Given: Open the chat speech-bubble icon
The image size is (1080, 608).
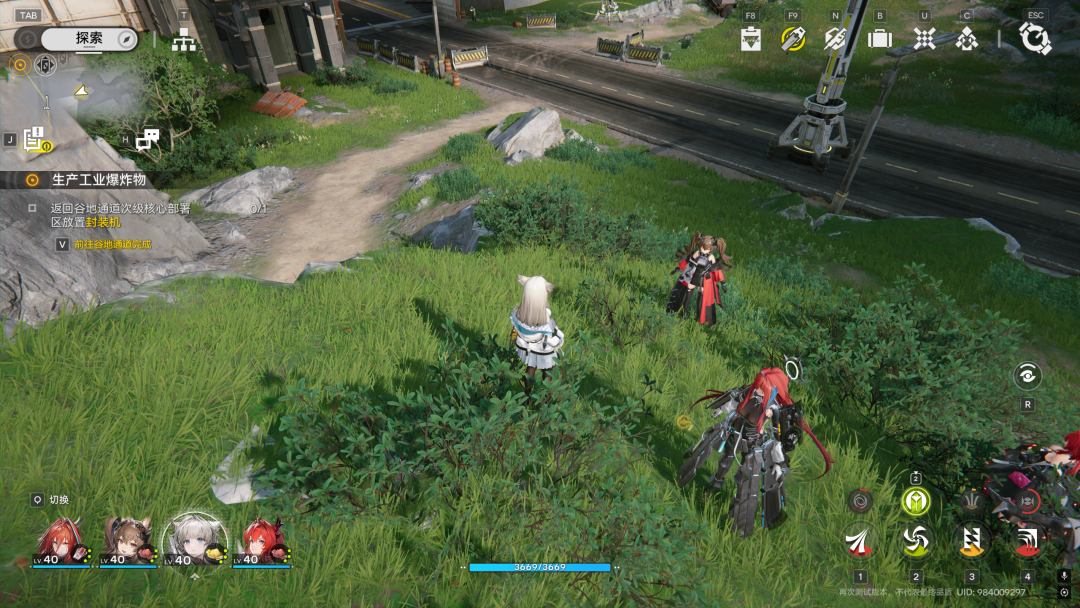Looking at the screenshot, I should coord(147,140).
